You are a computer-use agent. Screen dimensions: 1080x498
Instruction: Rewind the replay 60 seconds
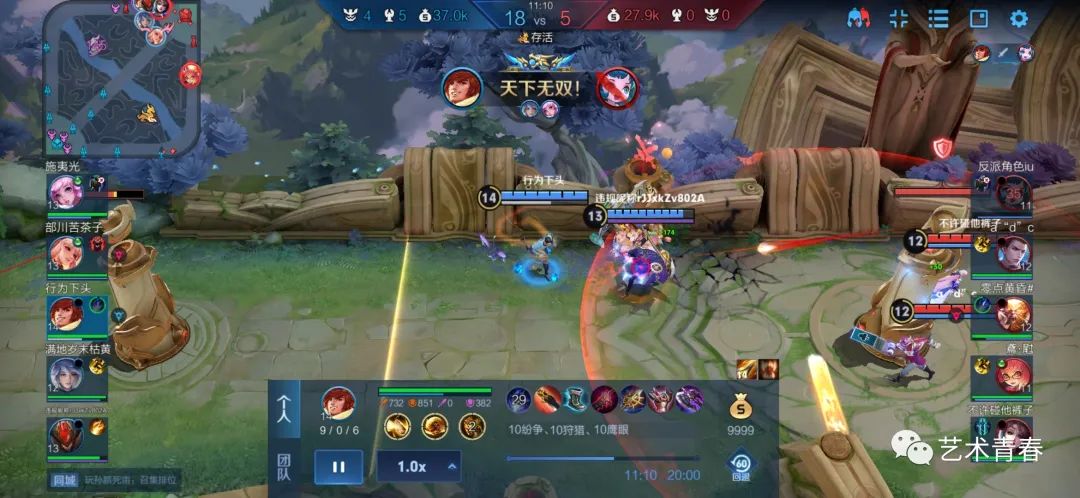[741, 464]
